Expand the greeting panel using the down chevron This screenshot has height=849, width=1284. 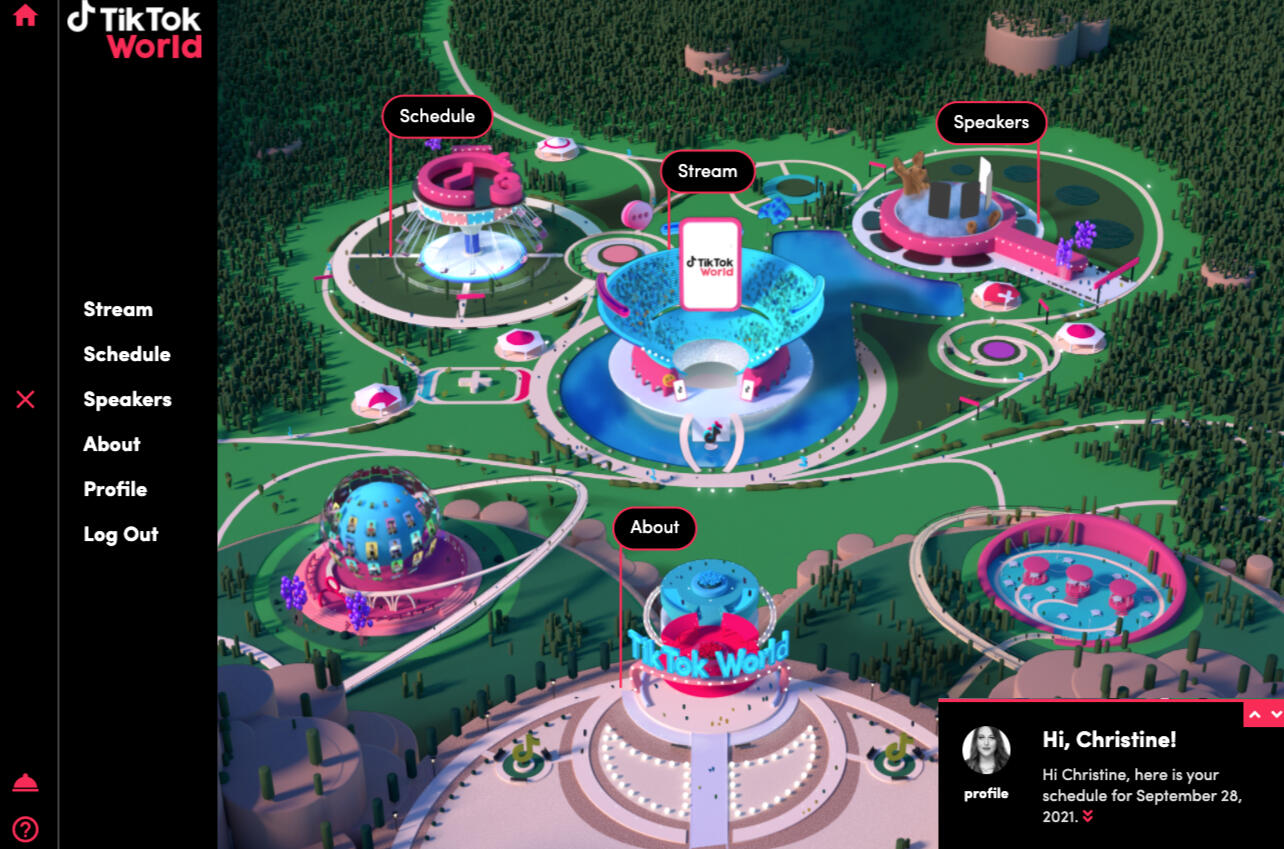[1275, 714]
